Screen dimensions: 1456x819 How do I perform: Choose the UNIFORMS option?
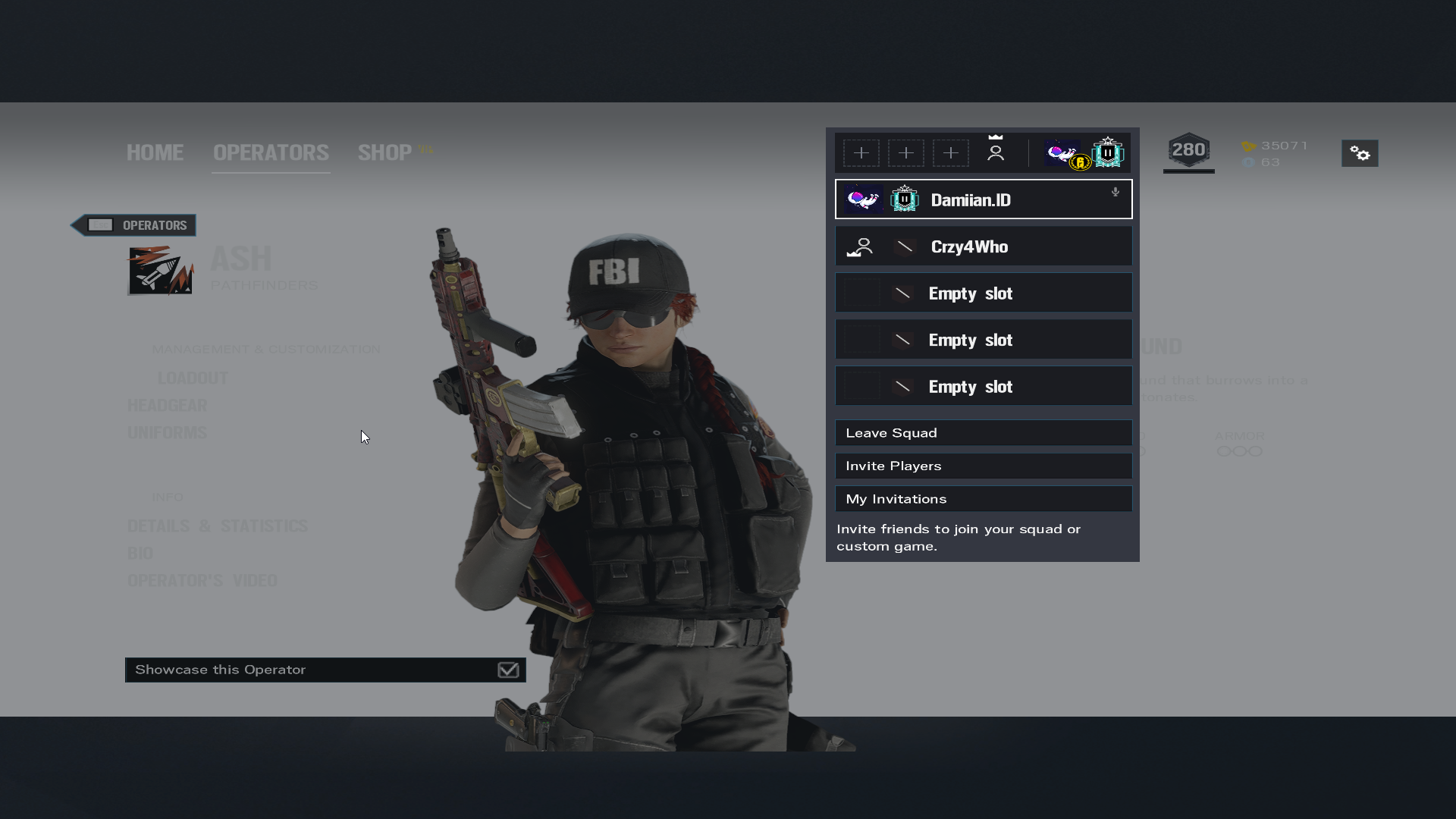pyautogui.click(x=167, y=433)
